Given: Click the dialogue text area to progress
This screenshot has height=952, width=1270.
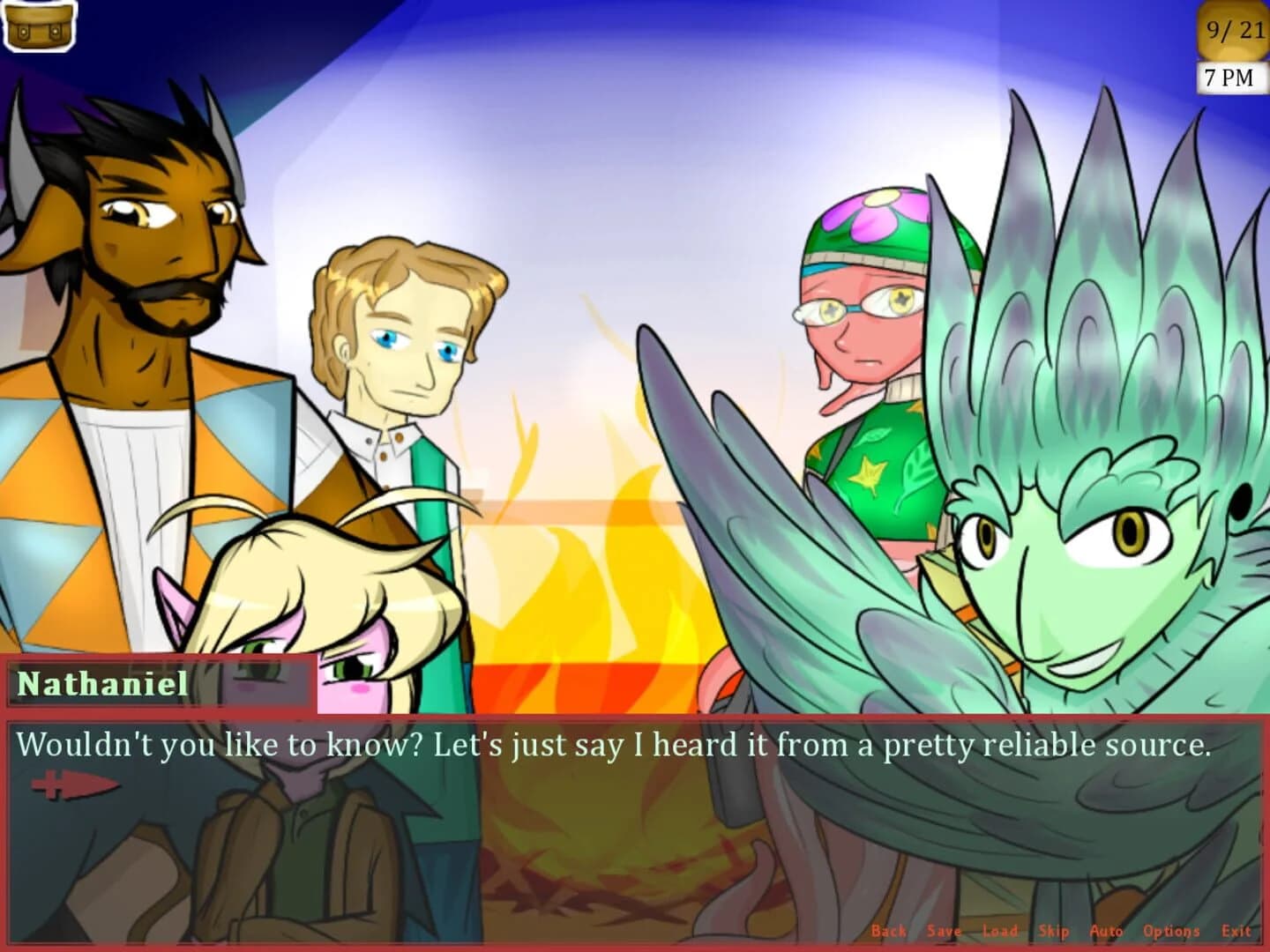Looking at the screenshot, I should [617, 745].
